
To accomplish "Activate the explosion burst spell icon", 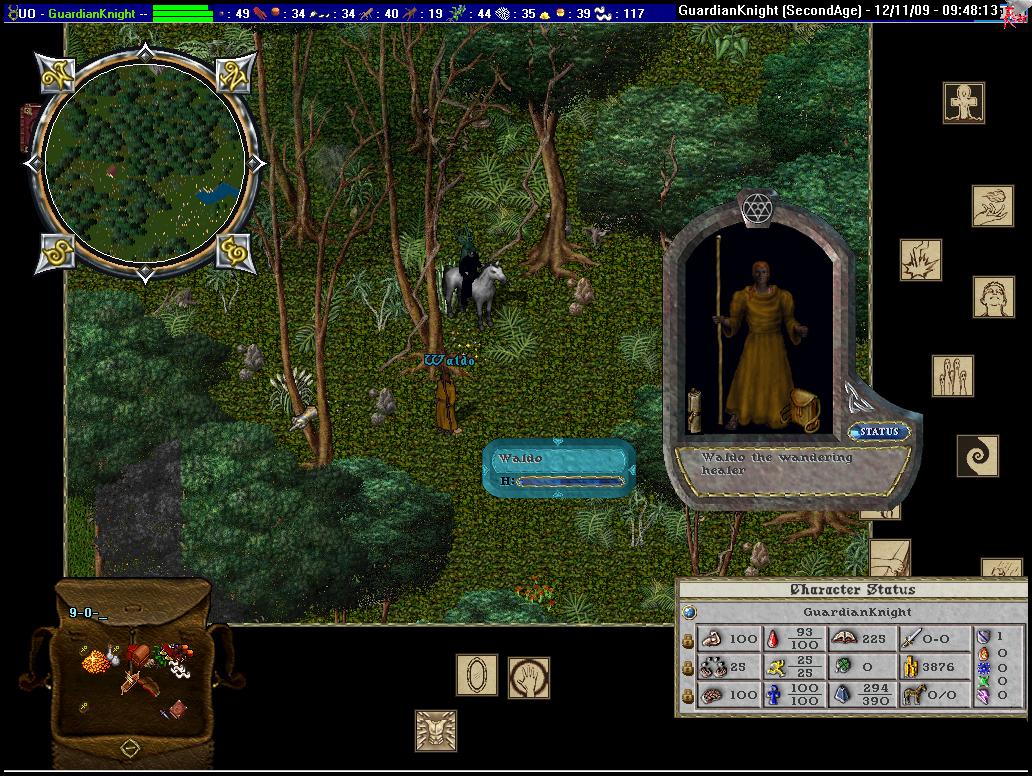I will click(920, 259).
